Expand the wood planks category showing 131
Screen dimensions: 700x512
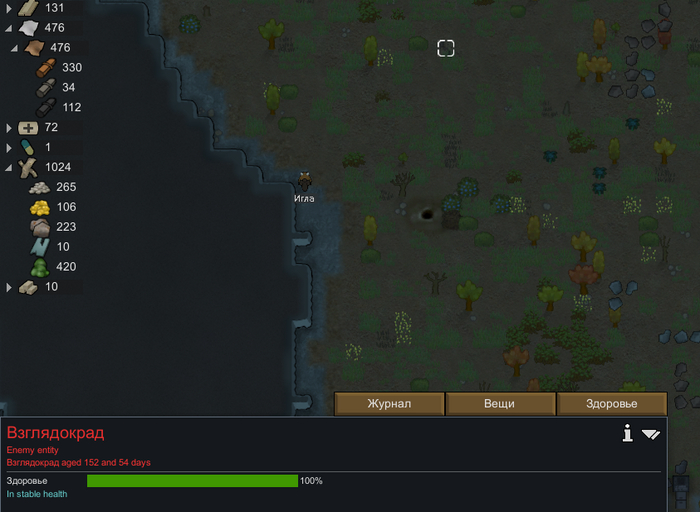coord(9,8)
